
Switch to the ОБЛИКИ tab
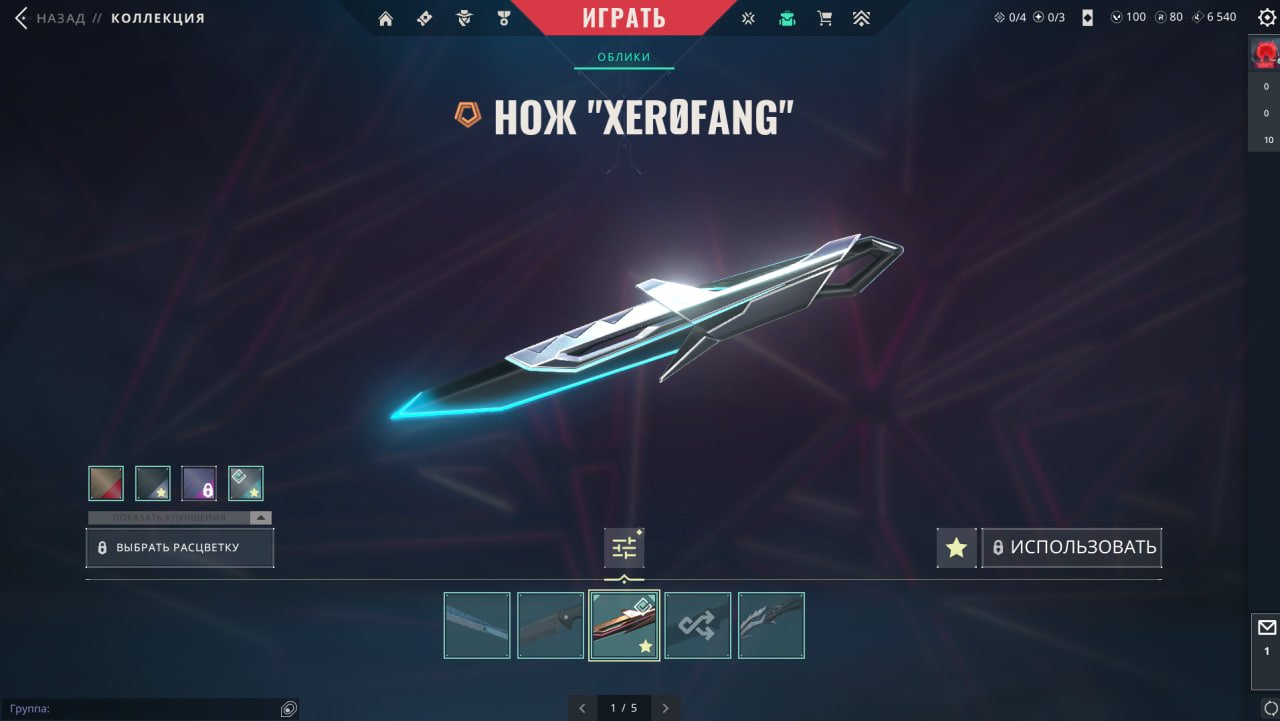coord(624,57)
